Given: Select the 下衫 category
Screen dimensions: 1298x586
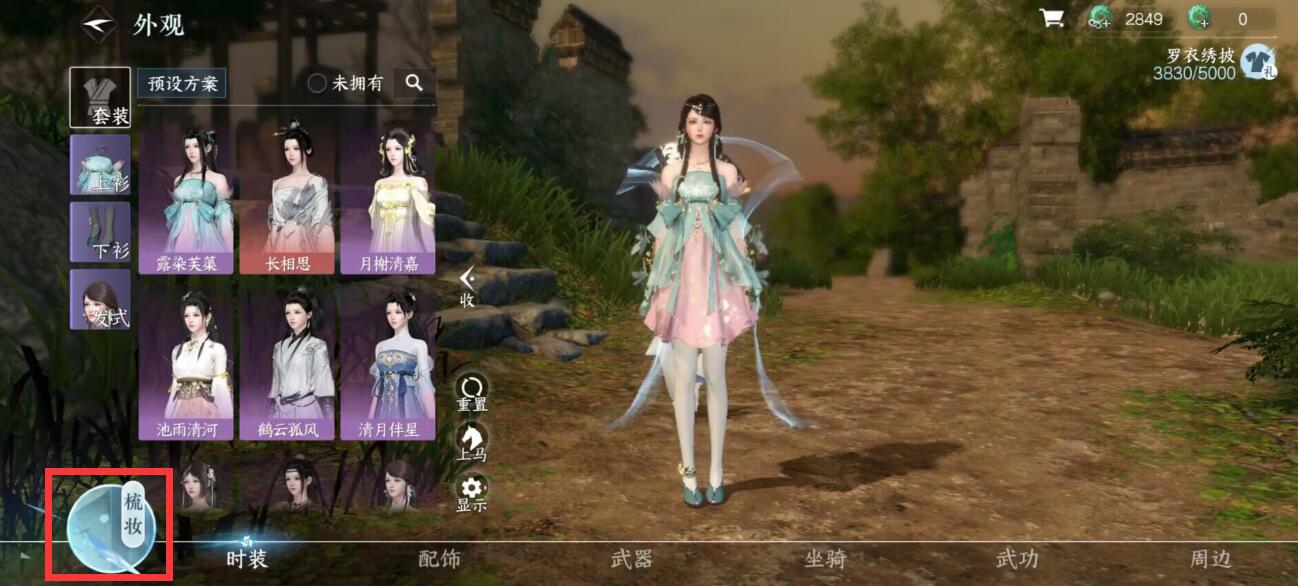Looking at the screenshot, I should click(100, 232).
